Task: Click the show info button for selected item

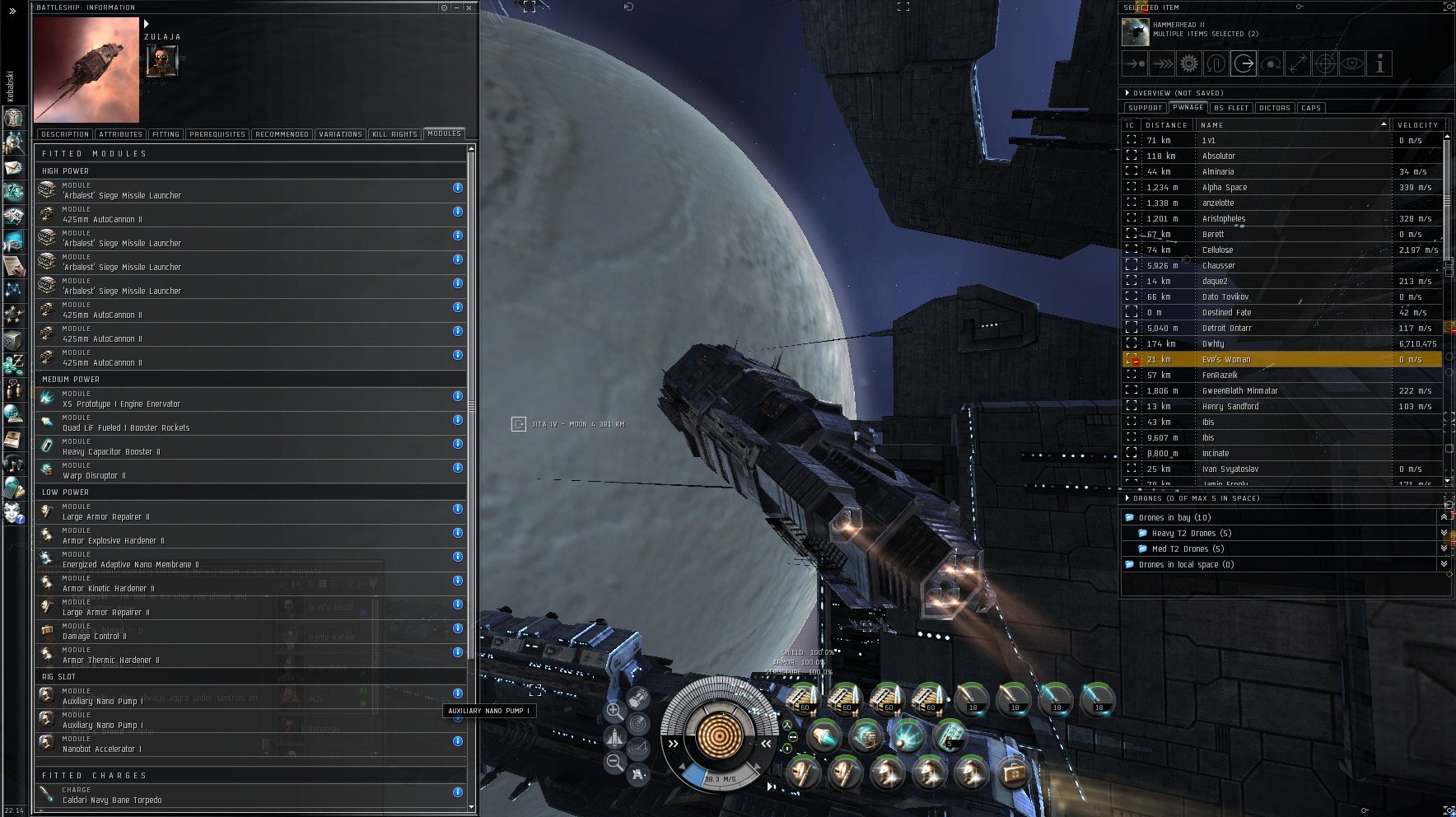Action: click(1379, 63)
